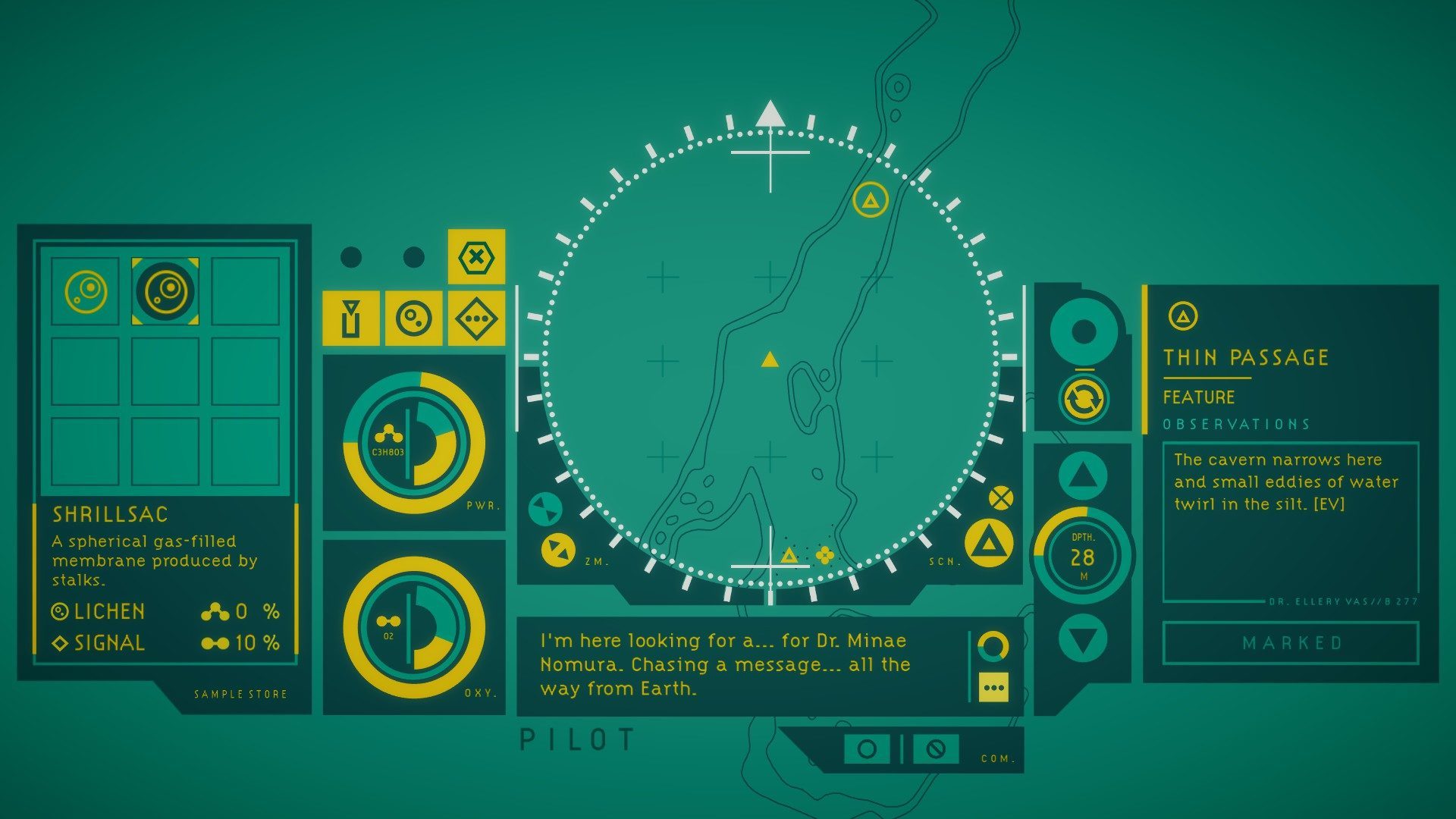Click the crossed circle icon above scan
The height and width of the screenshot is (819, 1456).
[1001, 498]
